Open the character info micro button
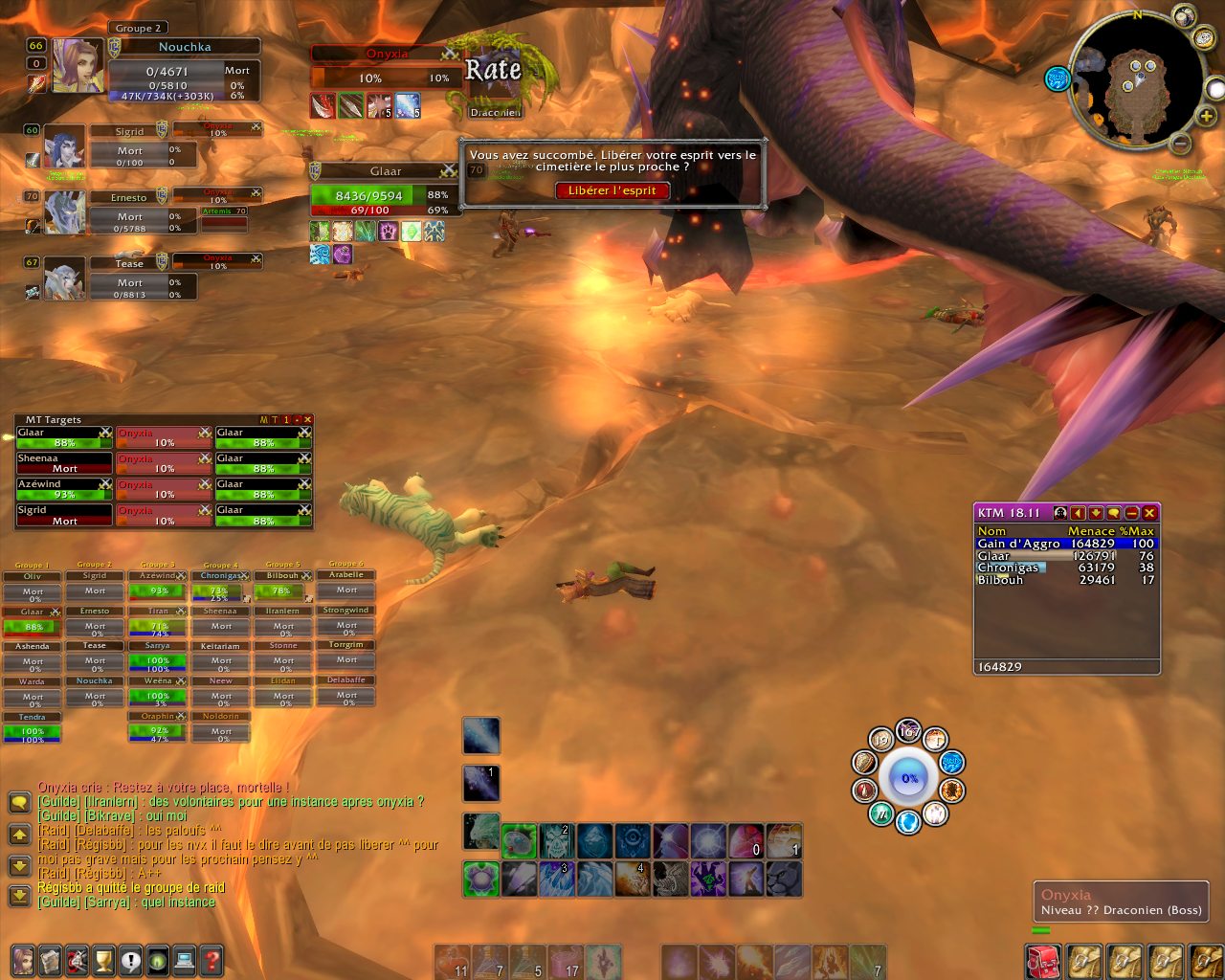1225x980 pixels. [23, 959]
